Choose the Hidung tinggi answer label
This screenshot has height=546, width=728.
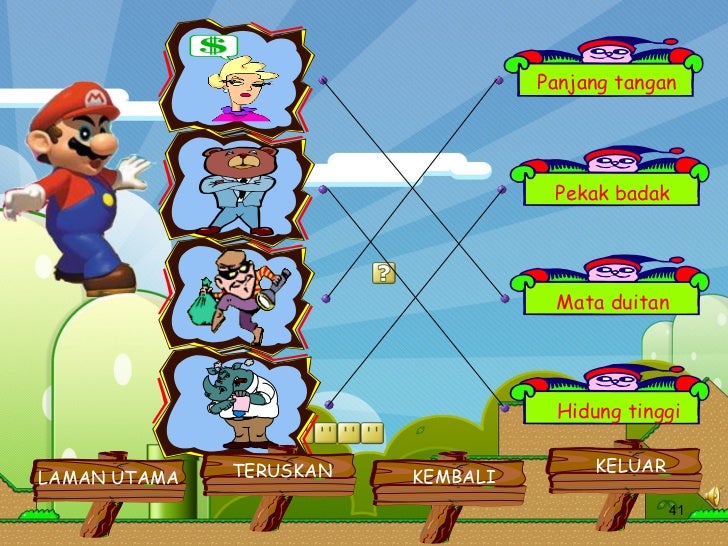coord(618,411)
